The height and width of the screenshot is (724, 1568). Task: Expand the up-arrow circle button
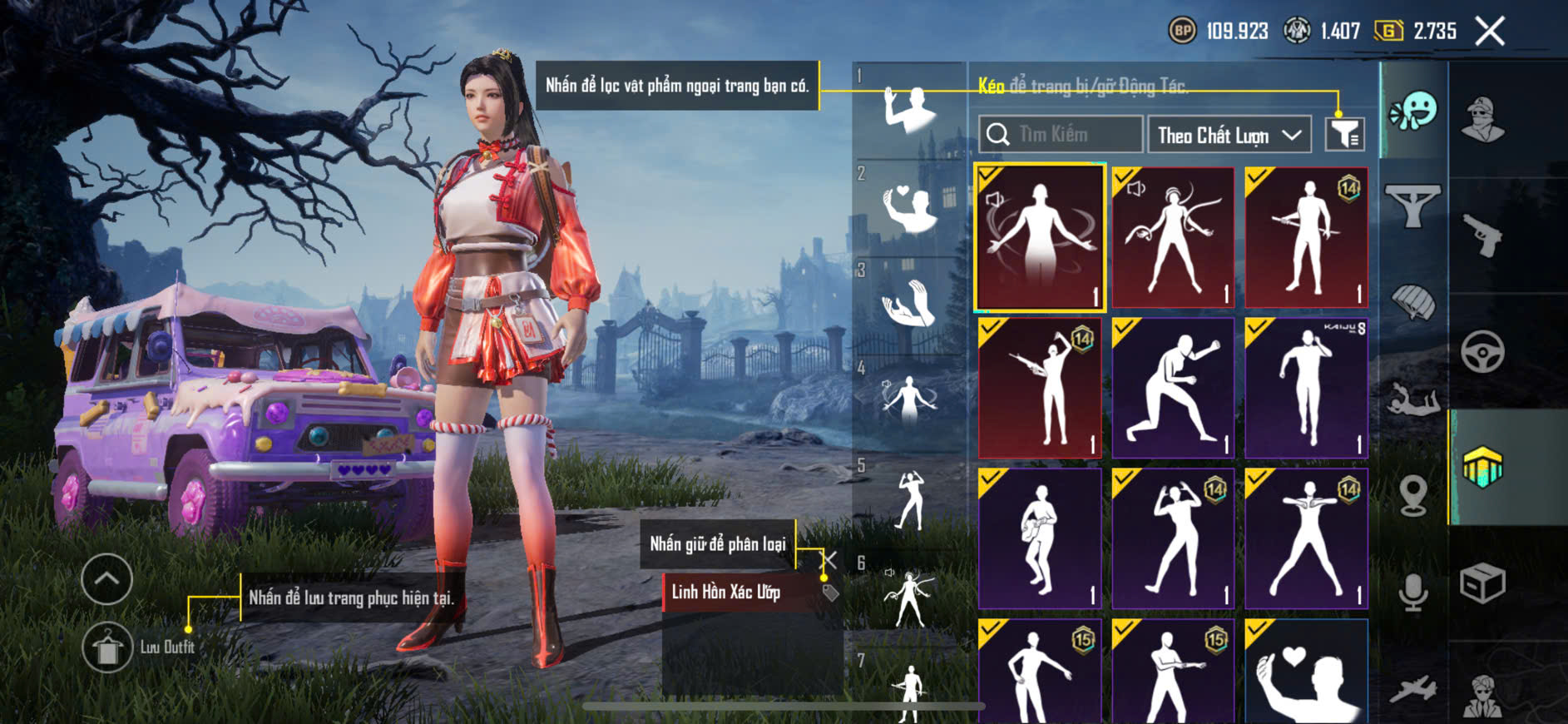[107, 578]
